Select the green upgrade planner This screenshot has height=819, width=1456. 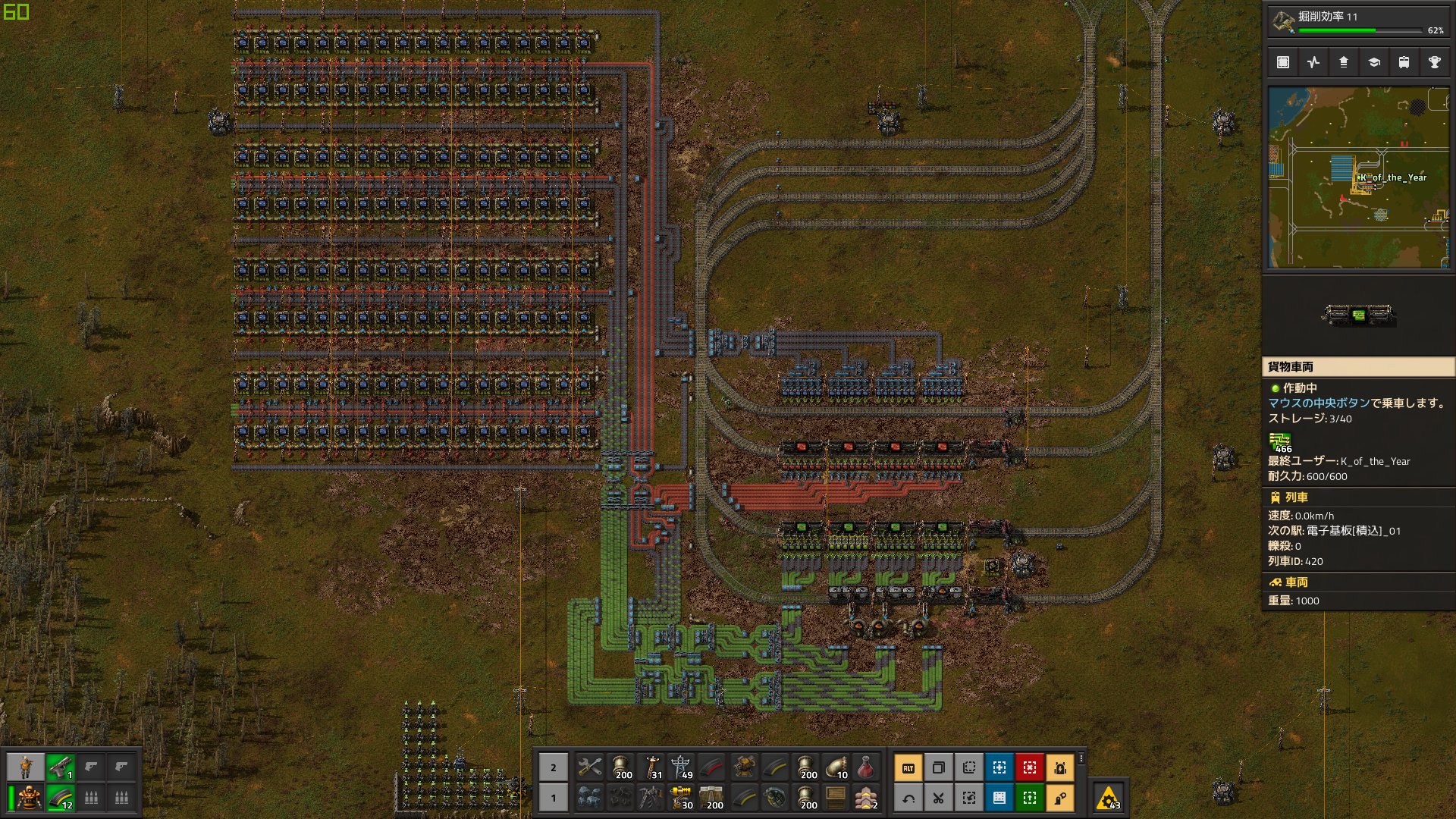(1028, 797)
